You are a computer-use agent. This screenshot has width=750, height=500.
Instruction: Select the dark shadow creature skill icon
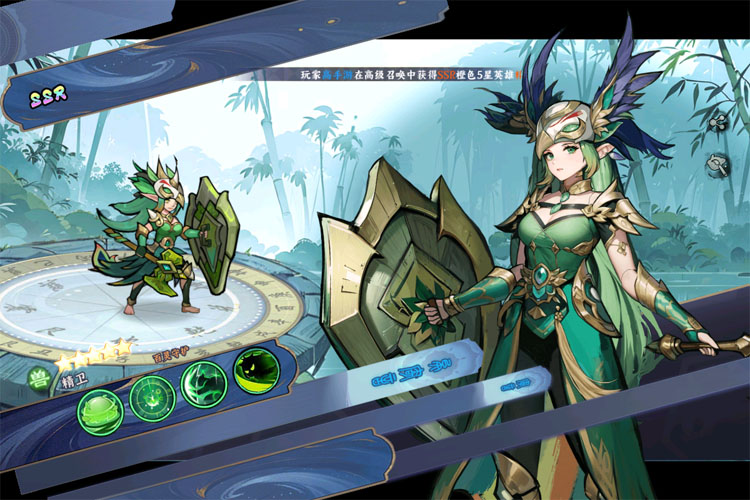pyautogui.click(x=255, y=371)
